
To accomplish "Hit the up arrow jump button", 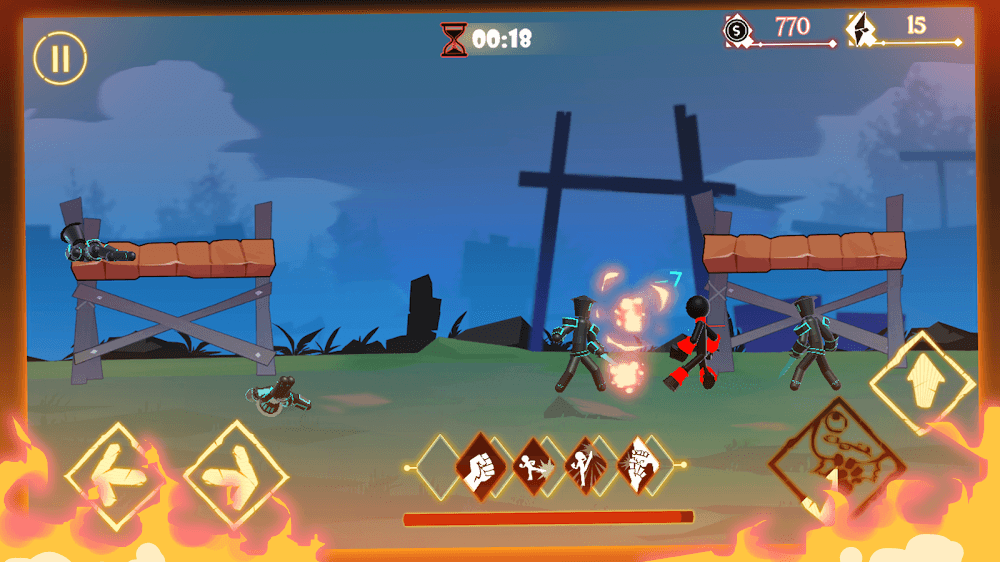I will click(922, 383).
